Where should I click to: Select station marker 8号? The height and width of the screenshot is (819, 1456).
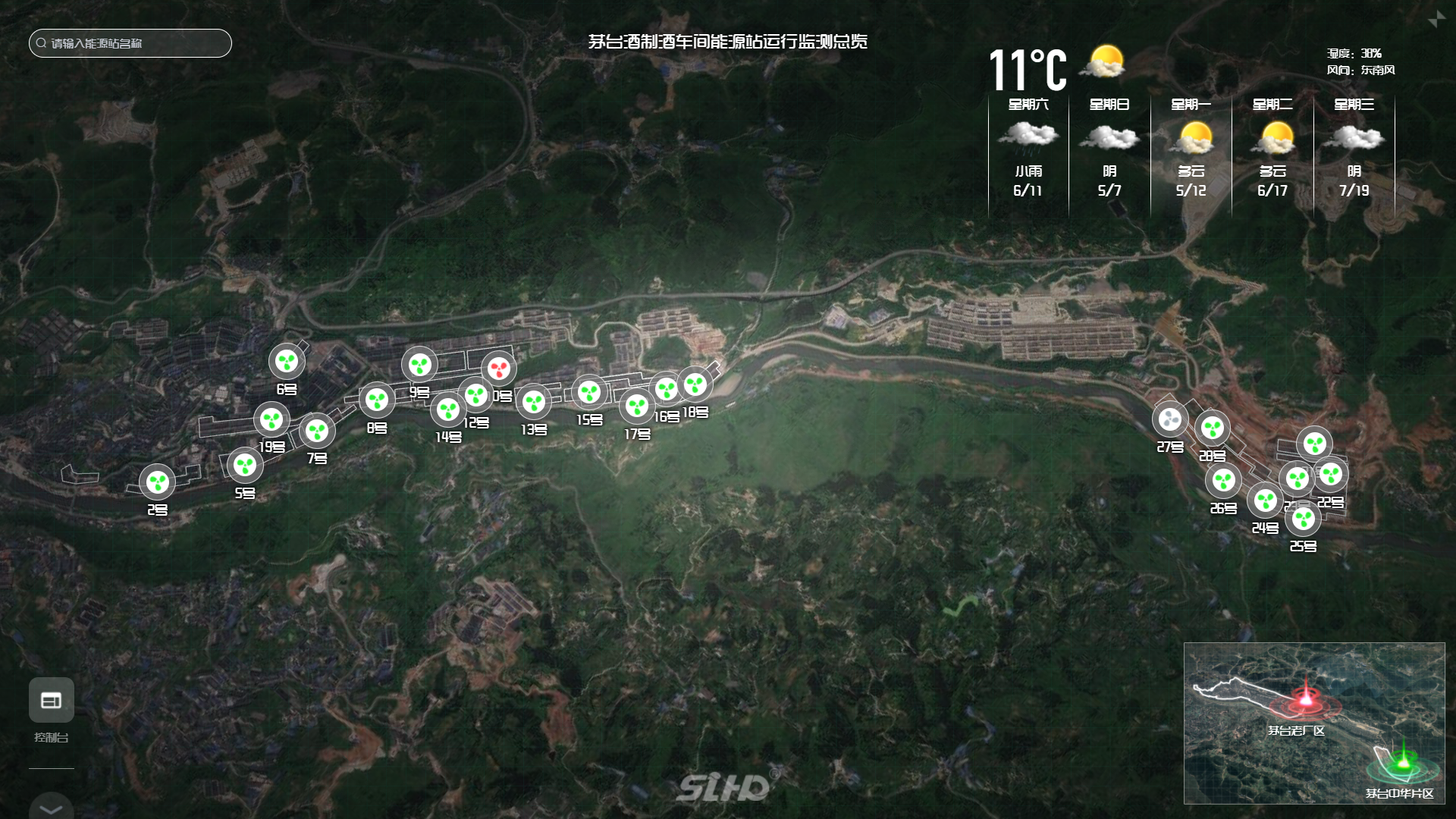[x=377, y=400]
